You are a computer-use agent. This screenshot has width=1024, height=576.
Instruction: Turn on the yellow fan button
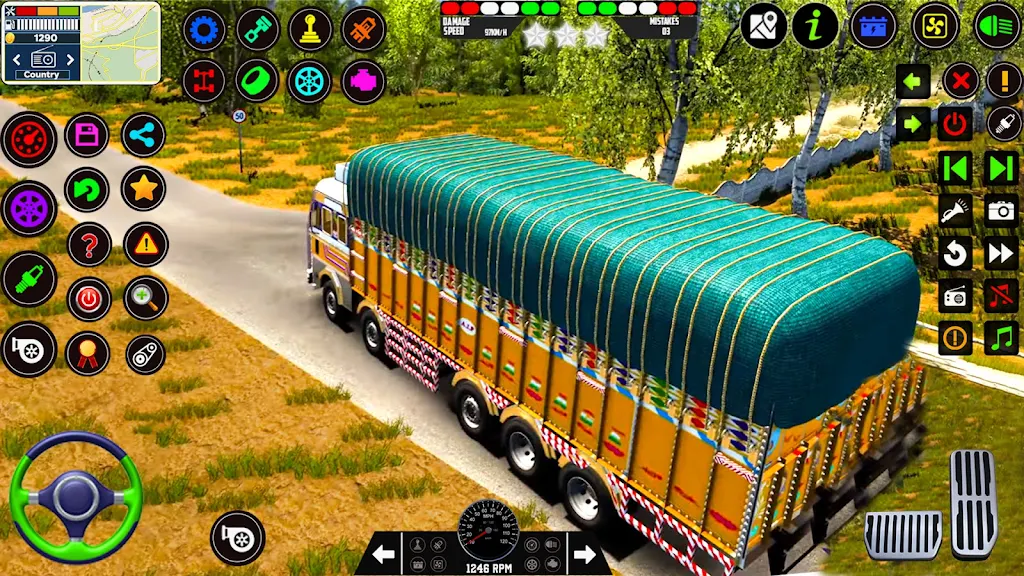coord(935,26)
